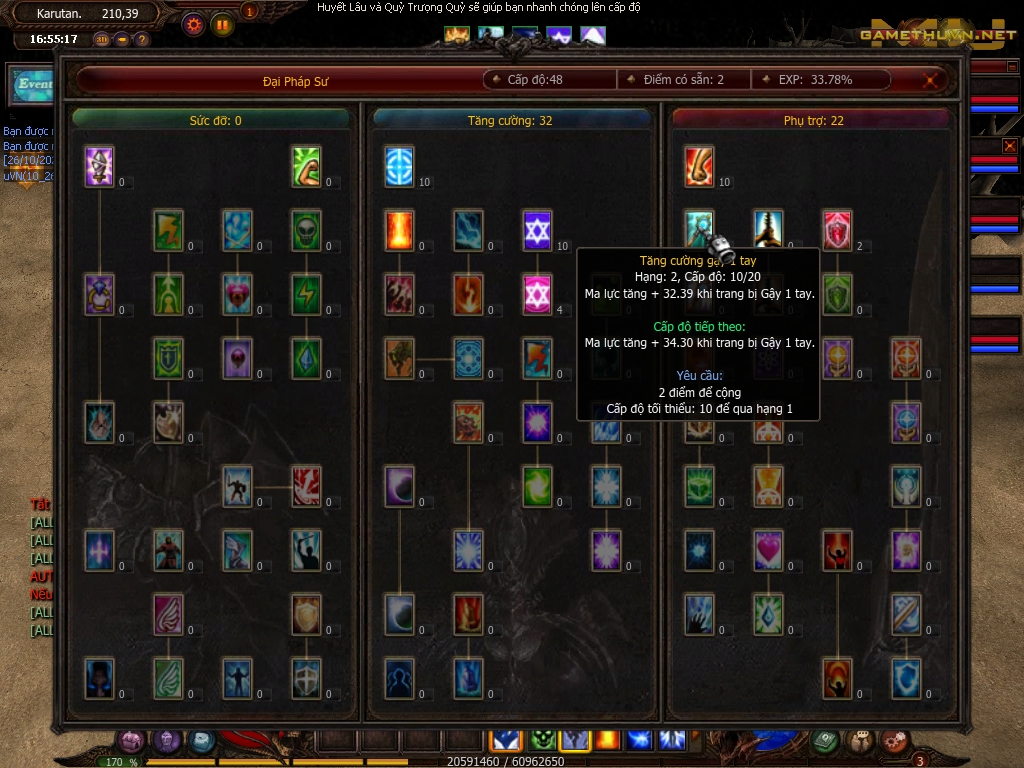Select the green shield with sword skill
This screenshot has width=1024, height=768.
168,358
